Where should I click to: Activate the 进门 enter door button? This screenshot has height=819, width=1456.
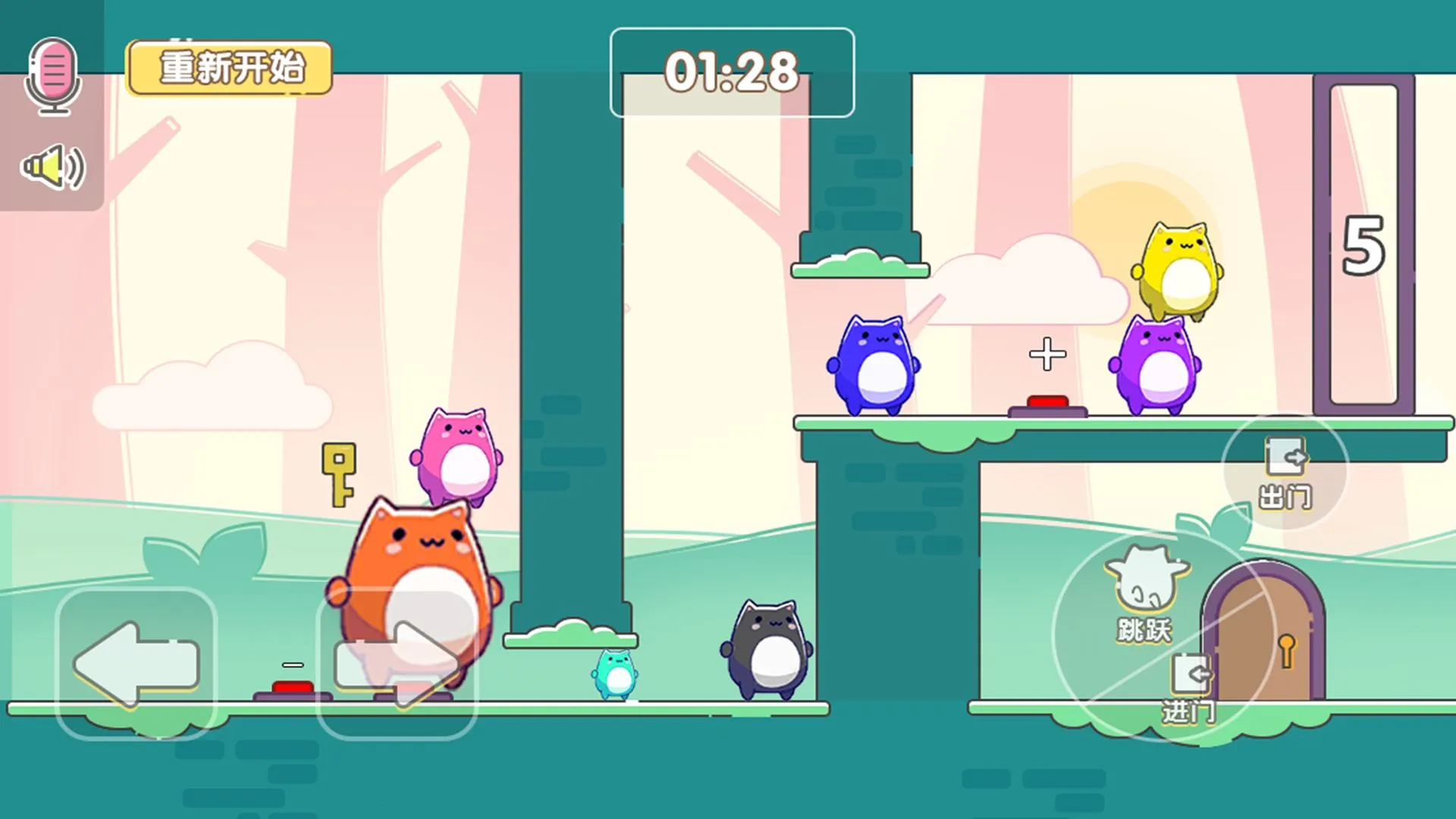(1191, 689)
